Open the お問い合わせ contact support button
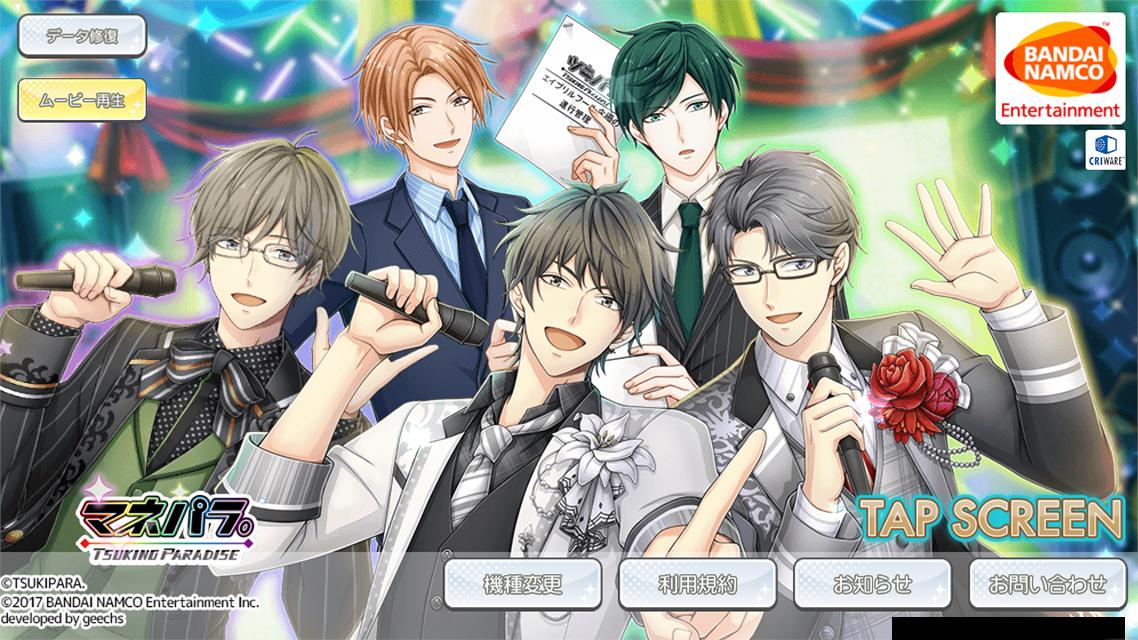Screen dimensions: 1138x640 coord(1047,584)
